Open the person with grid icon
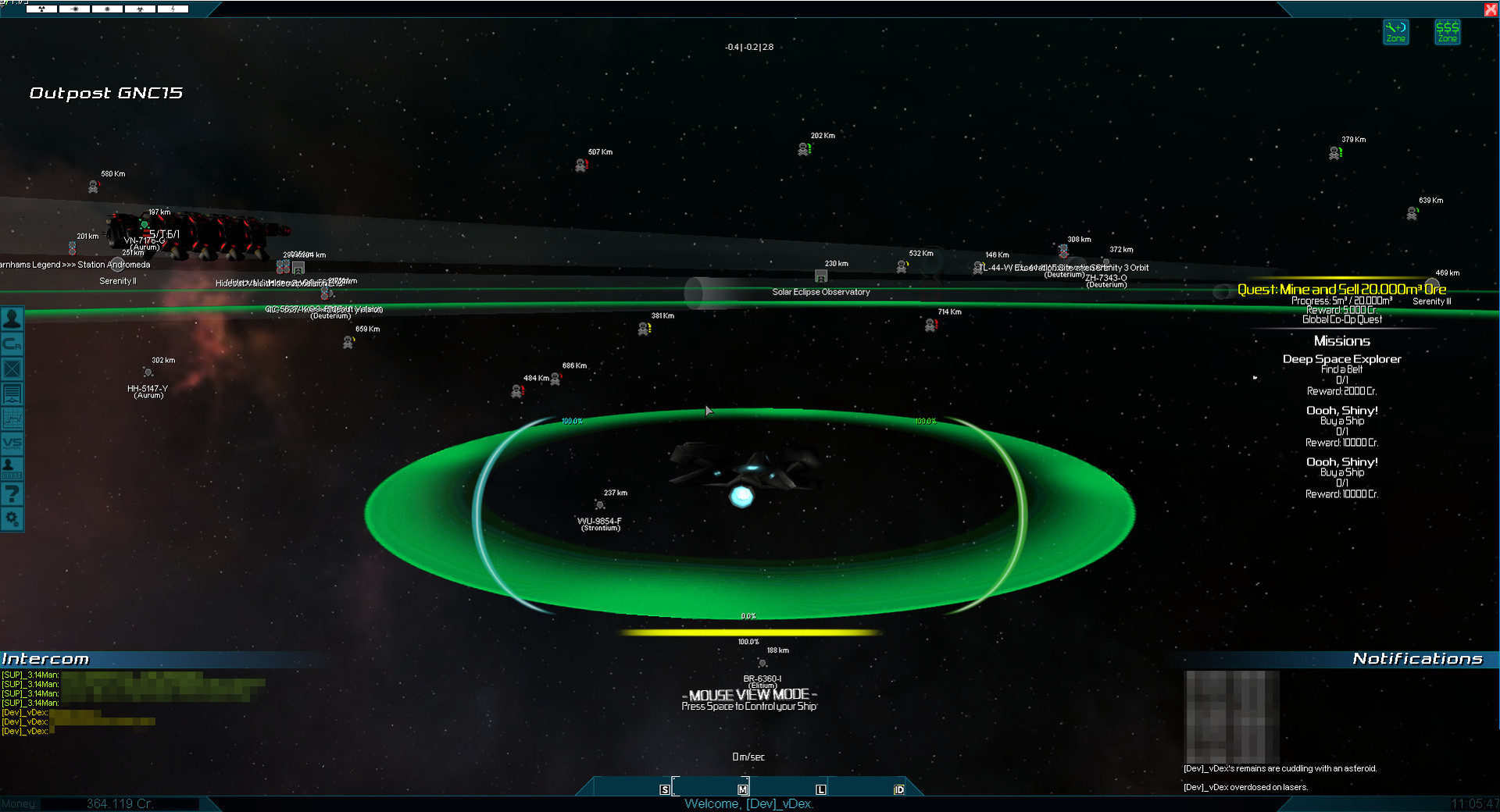The width and height of the screenshot is (1500, 812). 12,468
